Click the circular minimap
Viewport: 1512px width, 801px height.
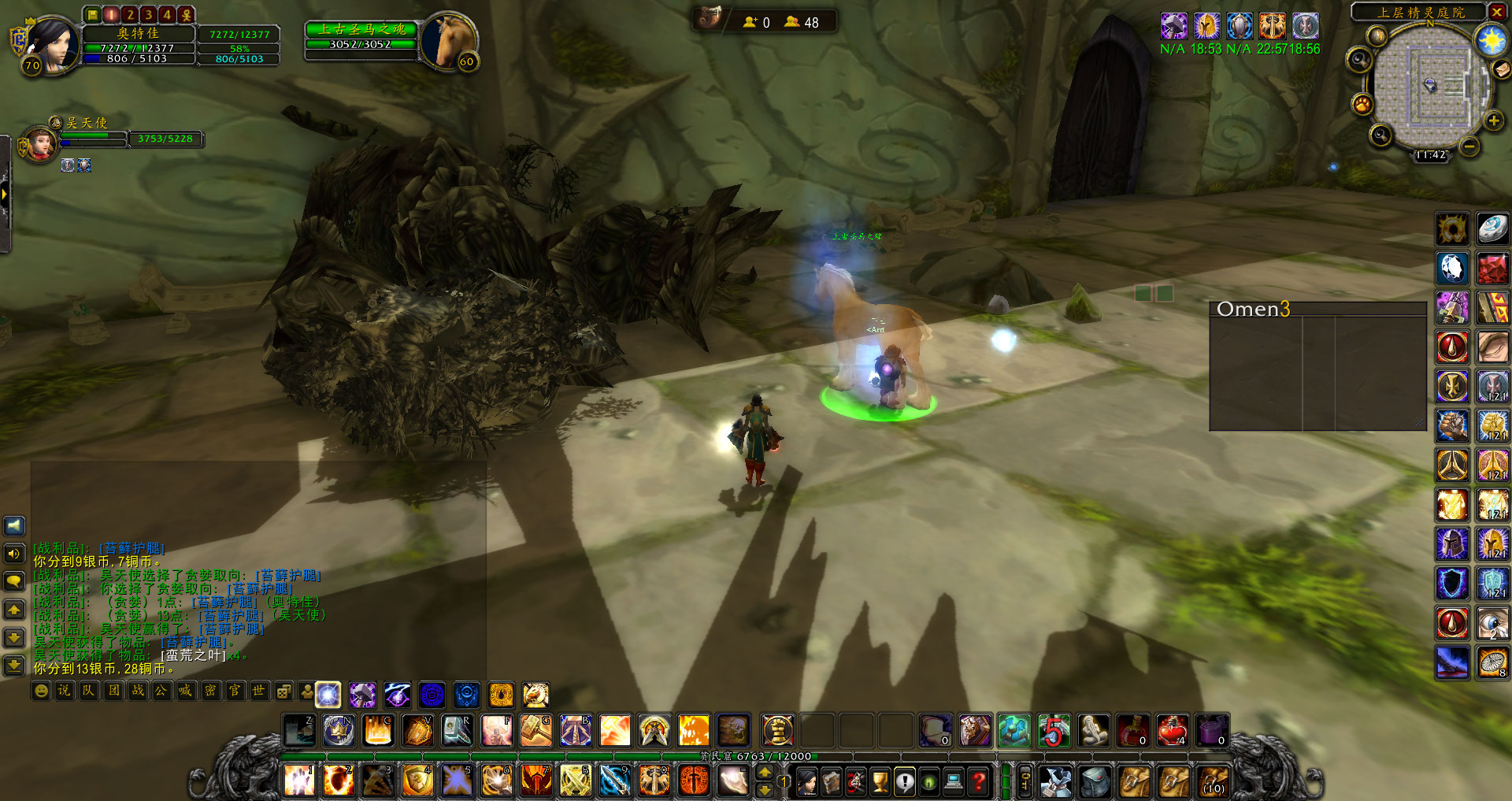click(1431, 87)
